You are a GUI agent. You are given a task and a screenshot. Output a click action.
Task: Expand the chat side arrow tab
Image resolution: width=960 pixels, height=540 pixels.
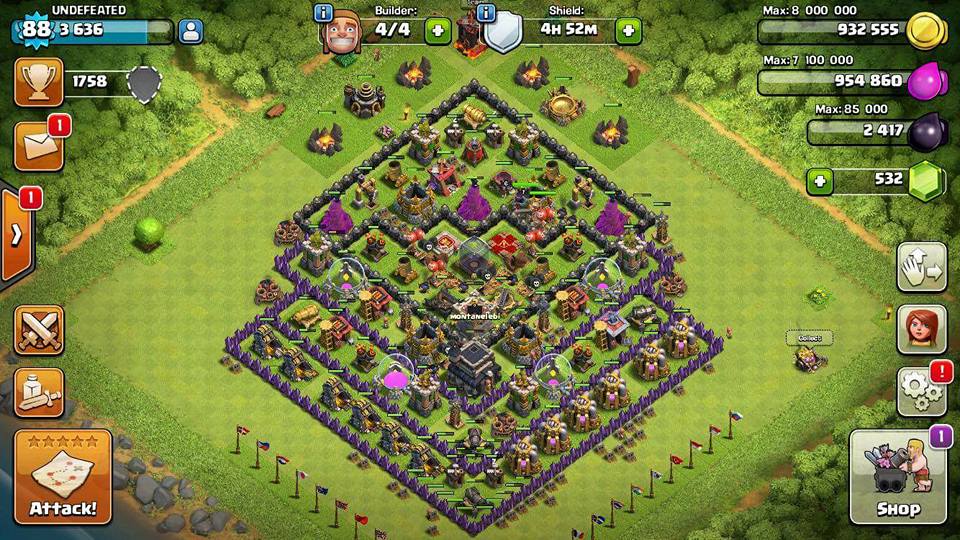coord(16,235)
